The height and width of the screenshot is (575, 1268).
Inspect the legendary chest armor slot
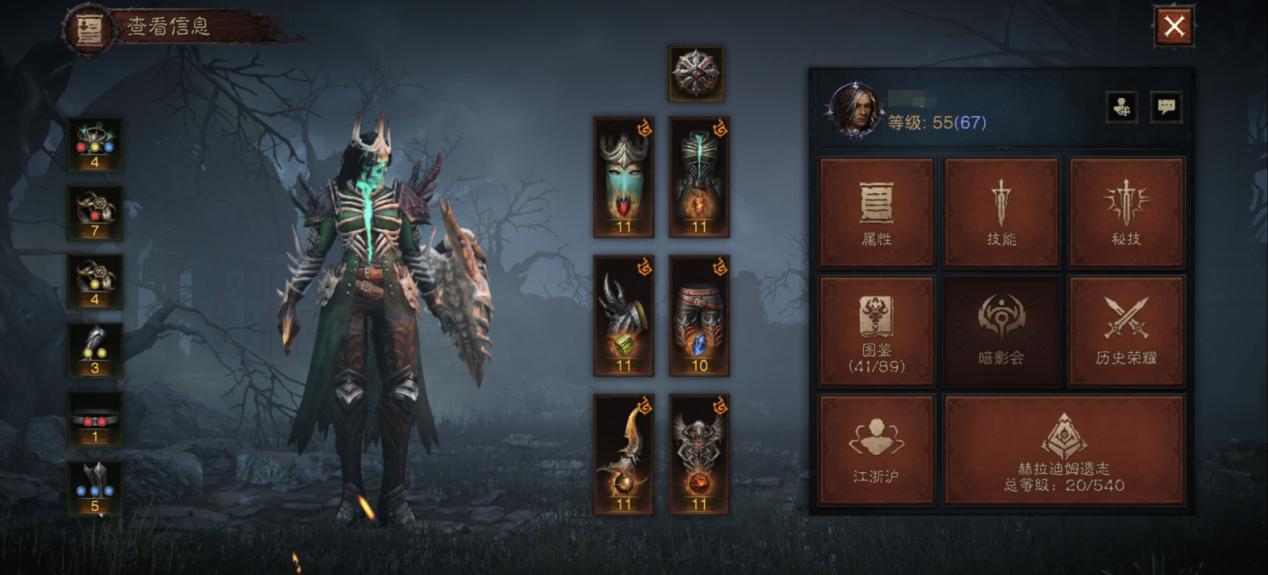(699, 177)
